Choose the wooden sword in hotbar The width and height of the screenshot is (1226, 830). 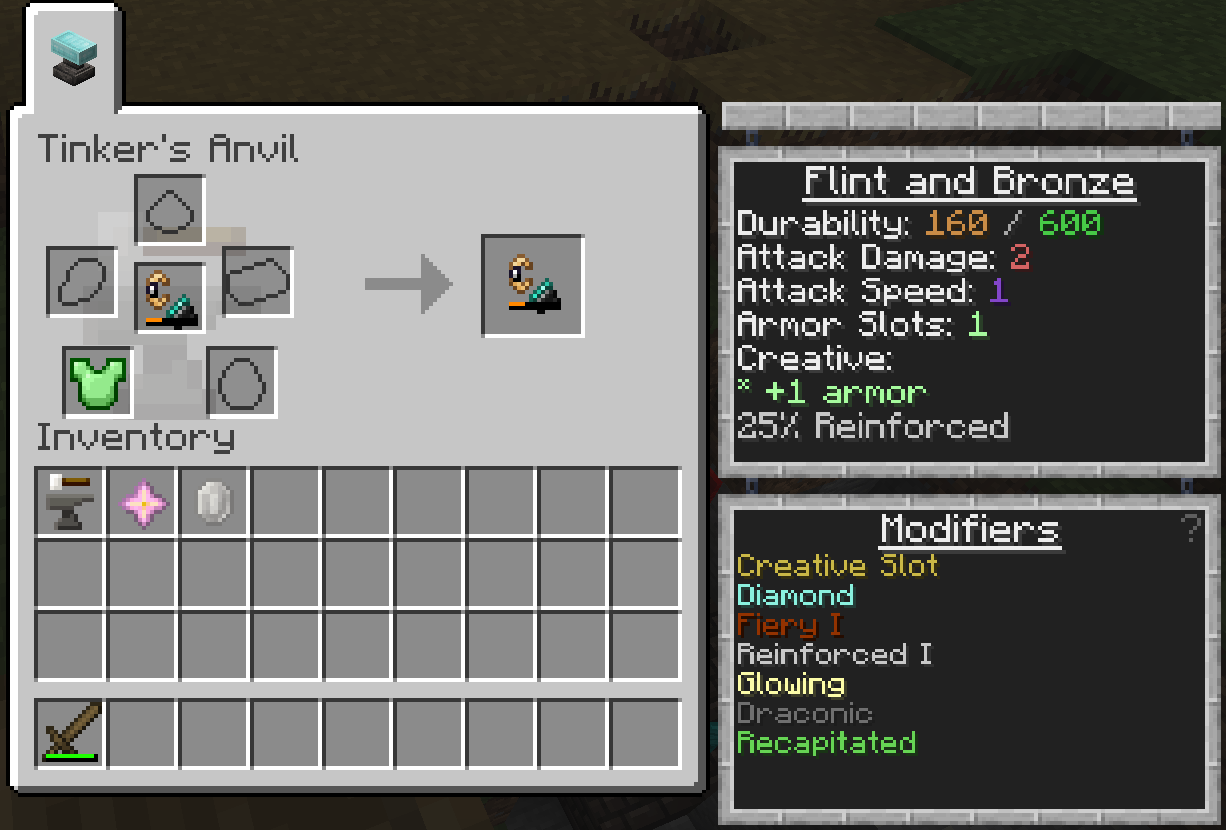[x=70, y=733]
